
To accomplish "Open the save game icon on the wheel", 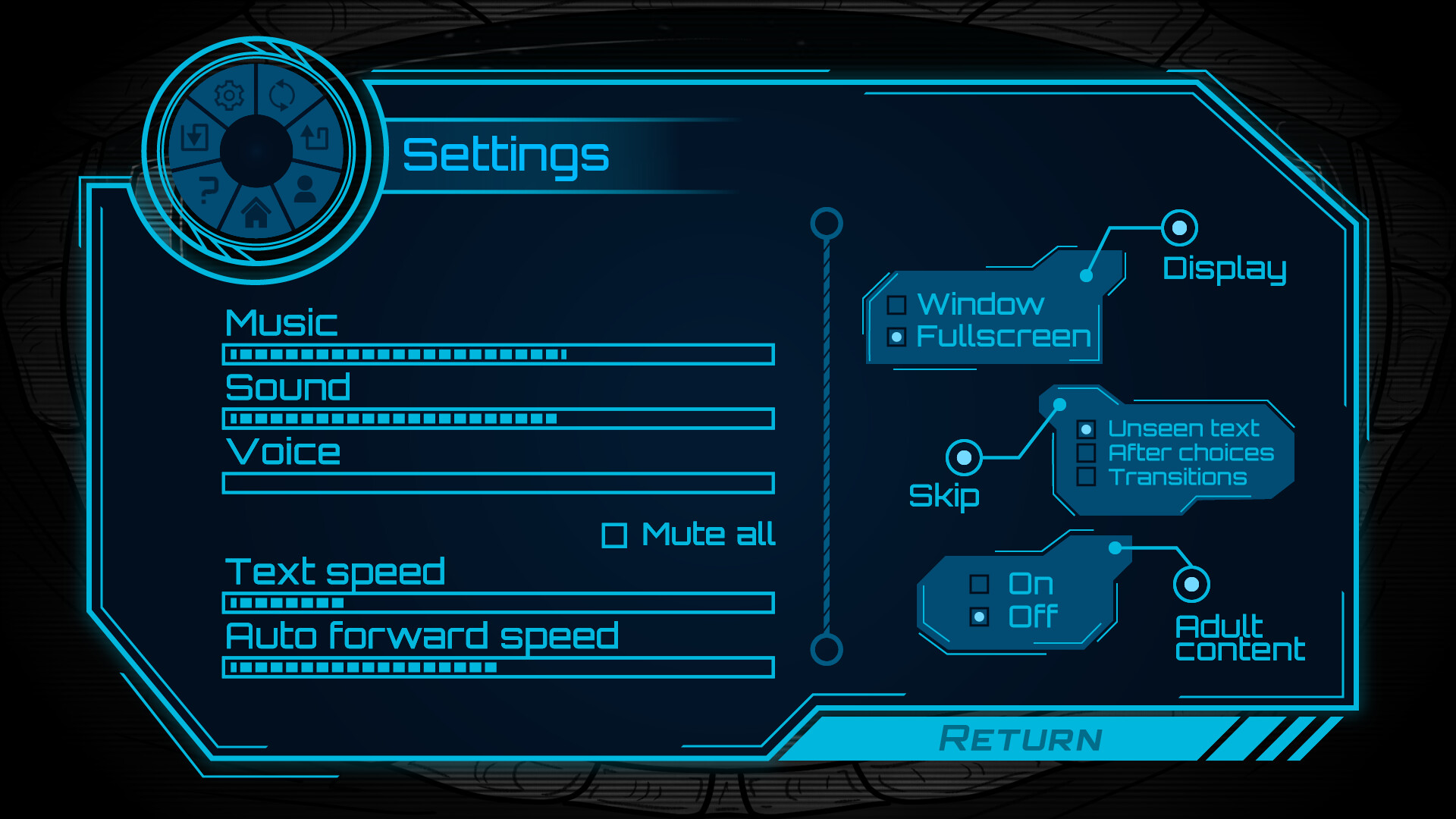I will click(196, 138).
